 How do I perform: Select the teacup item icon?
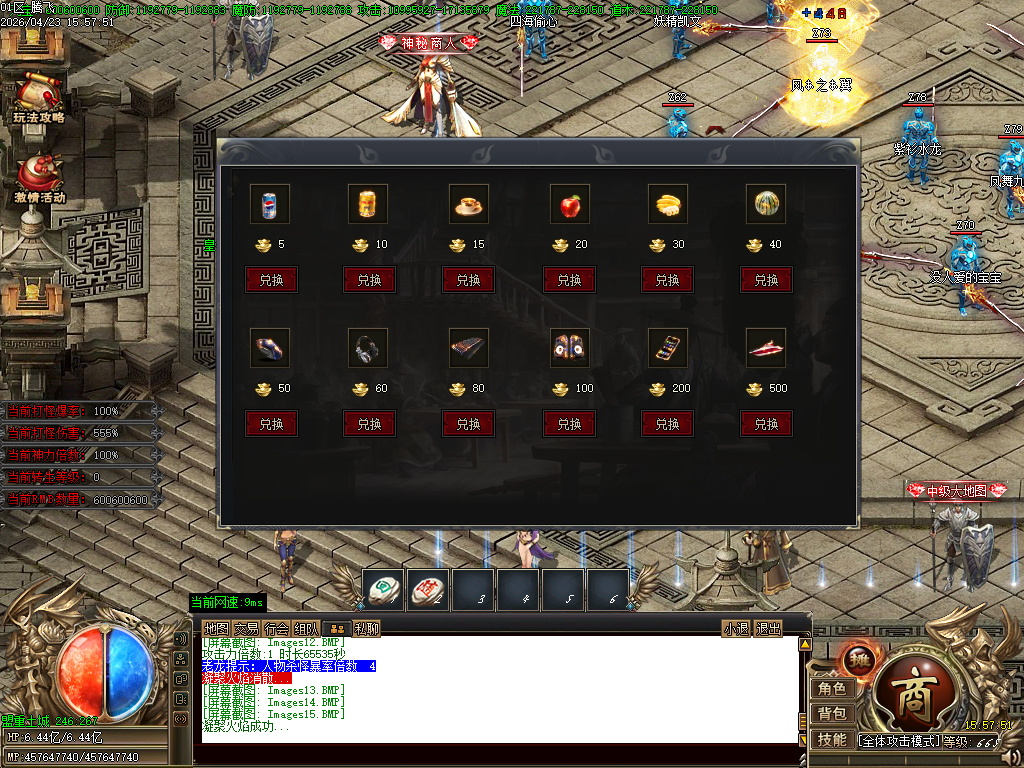[x=468, y=204]
